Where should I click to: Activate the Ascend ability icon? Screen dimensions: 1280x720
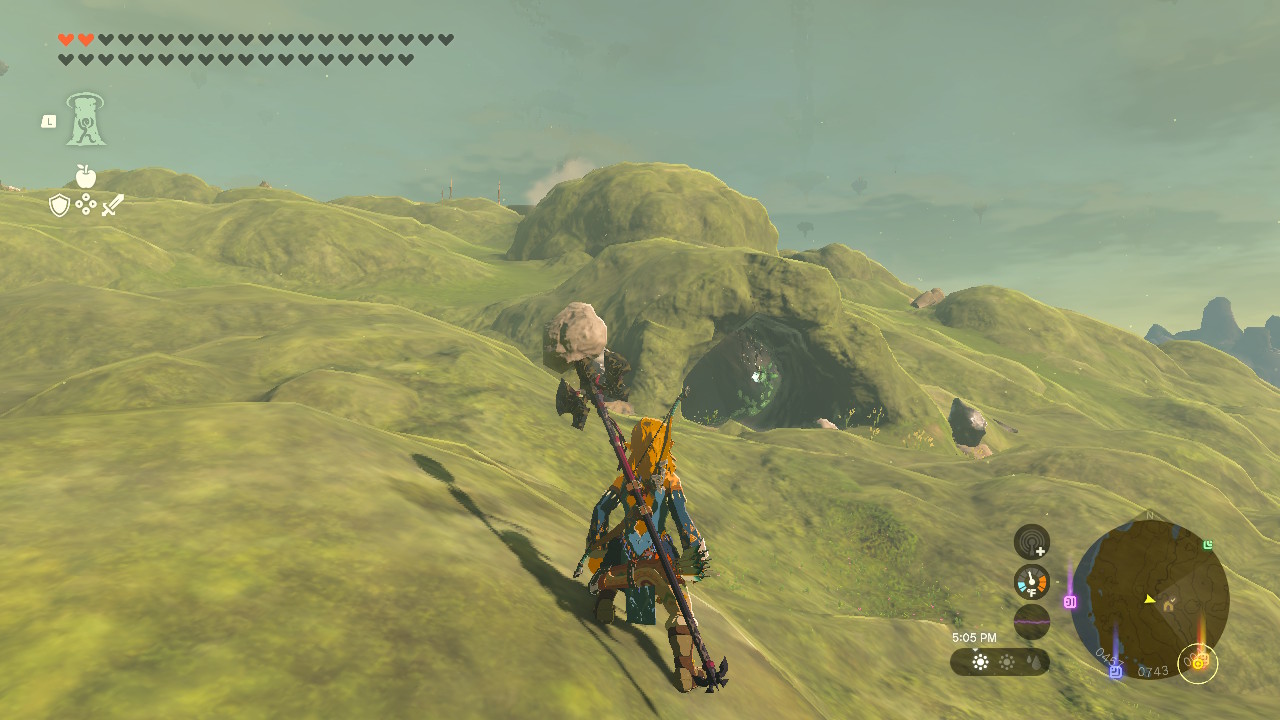[86, 119]
